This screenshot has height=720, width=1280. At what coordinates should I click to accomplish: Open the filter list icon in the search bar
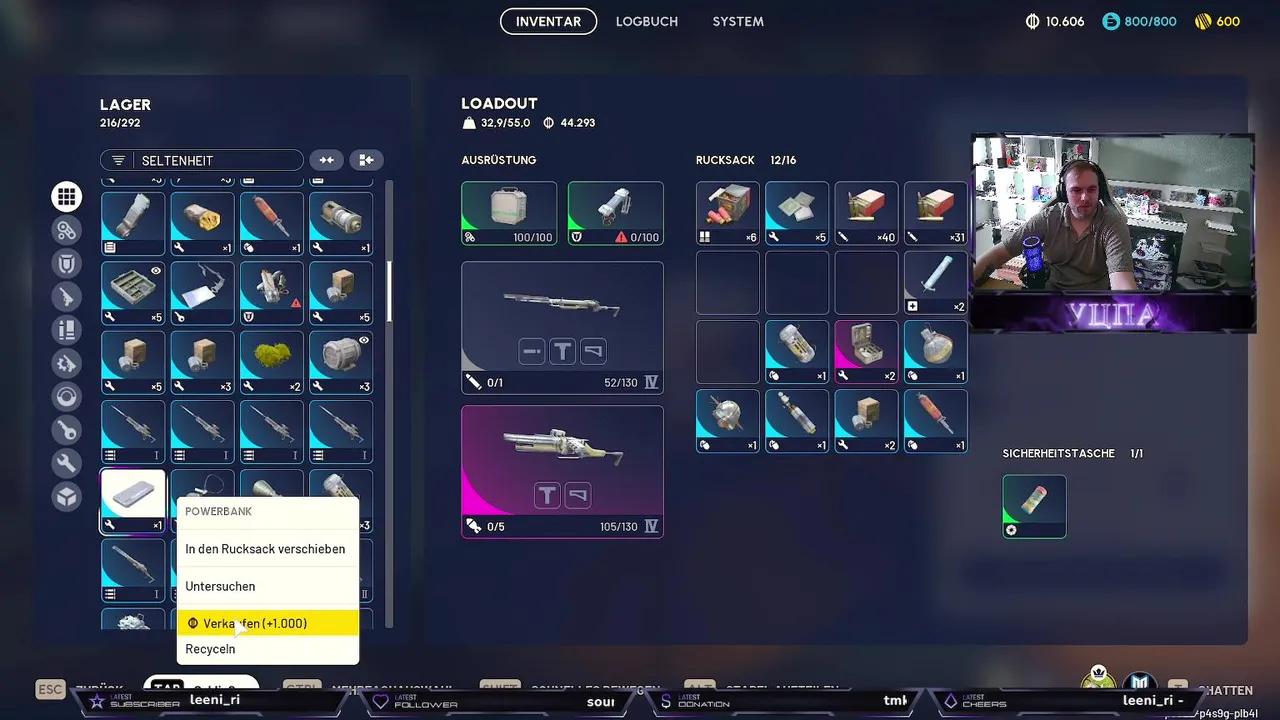click(x=118, y=159)
